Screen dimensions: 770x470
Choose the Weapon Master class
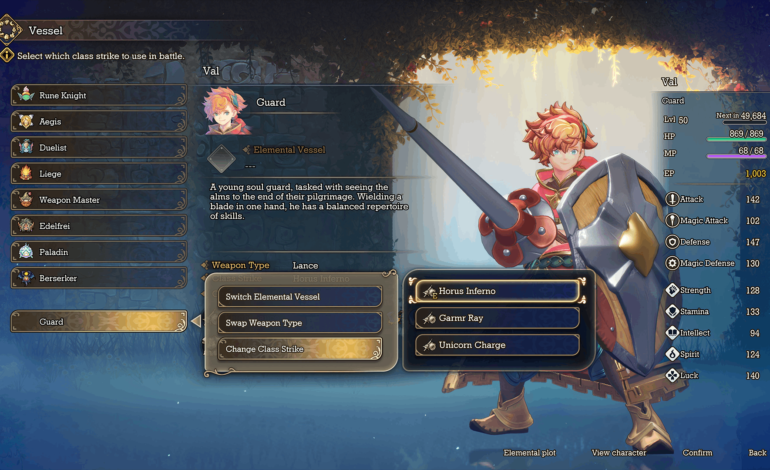98,199
